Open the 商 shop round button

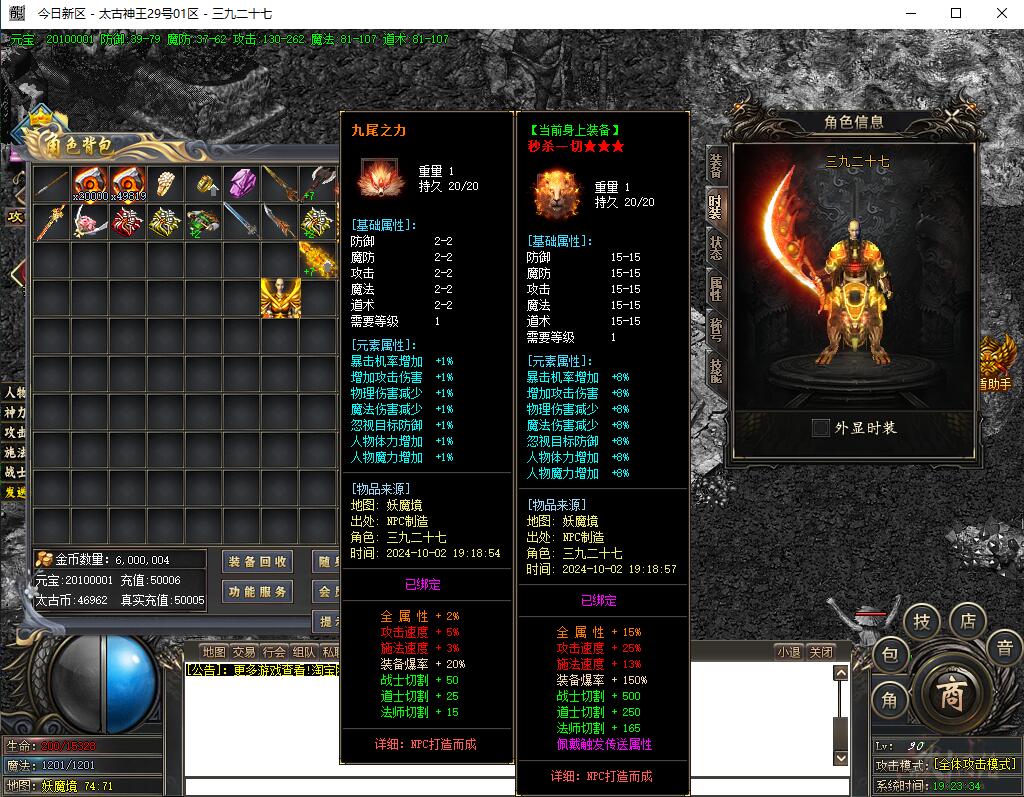(x=950, y=695)
